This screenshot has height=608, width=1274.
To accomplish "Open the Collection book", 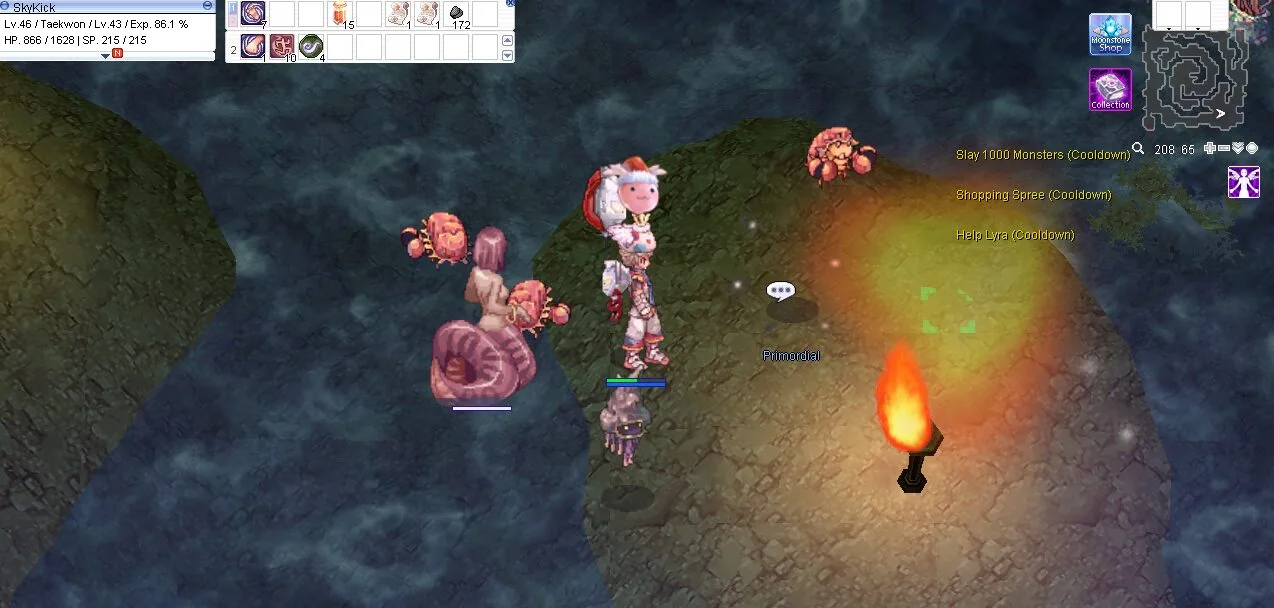I will tap(1110, 89).
